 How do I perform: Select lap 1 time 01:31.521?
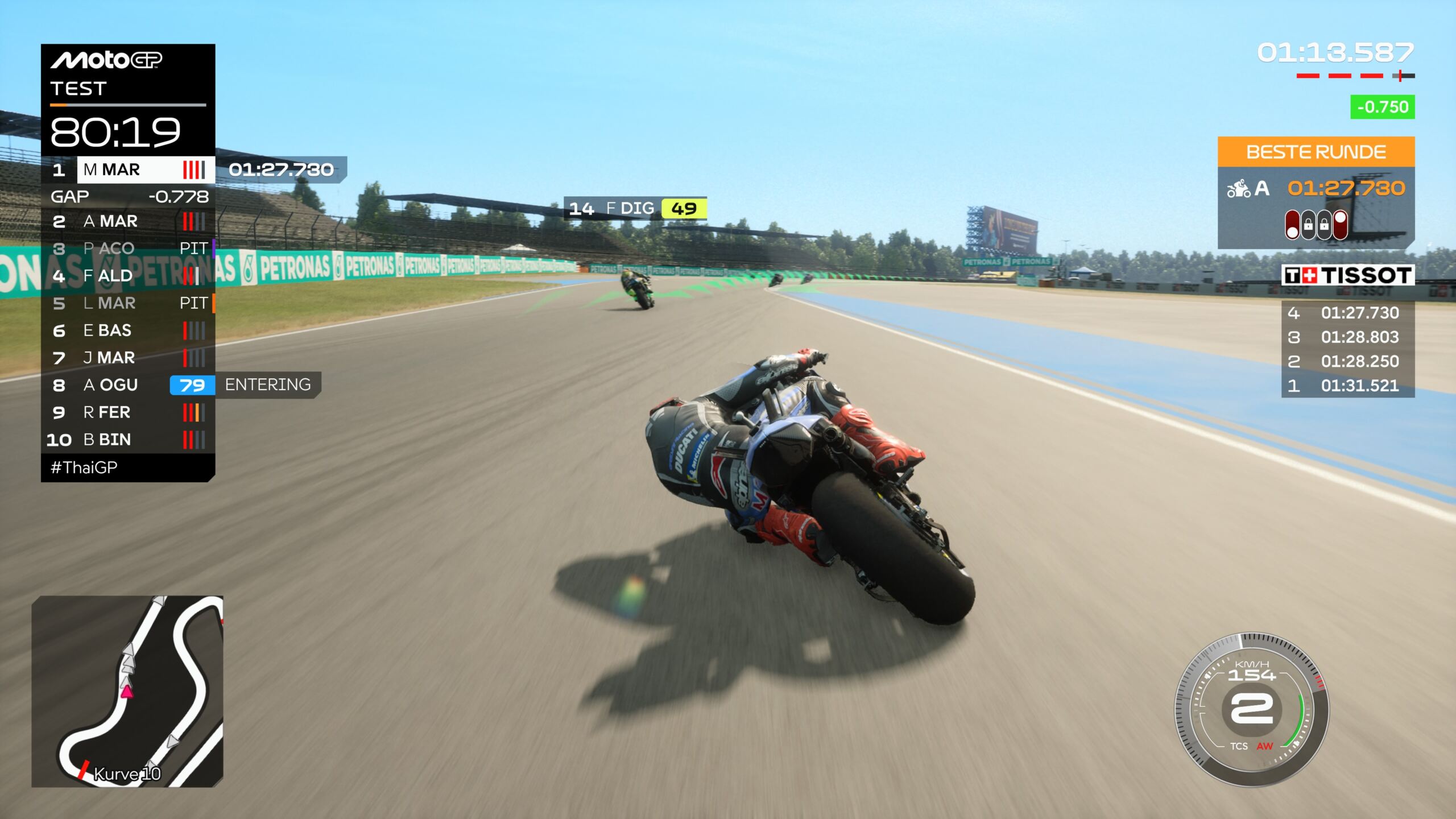1348,386
